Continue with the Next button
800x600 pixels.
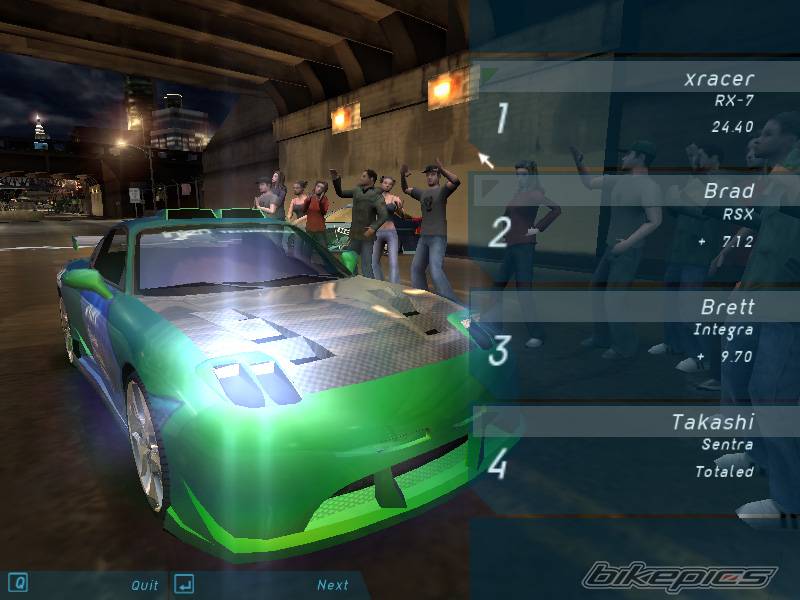(333, 585)
